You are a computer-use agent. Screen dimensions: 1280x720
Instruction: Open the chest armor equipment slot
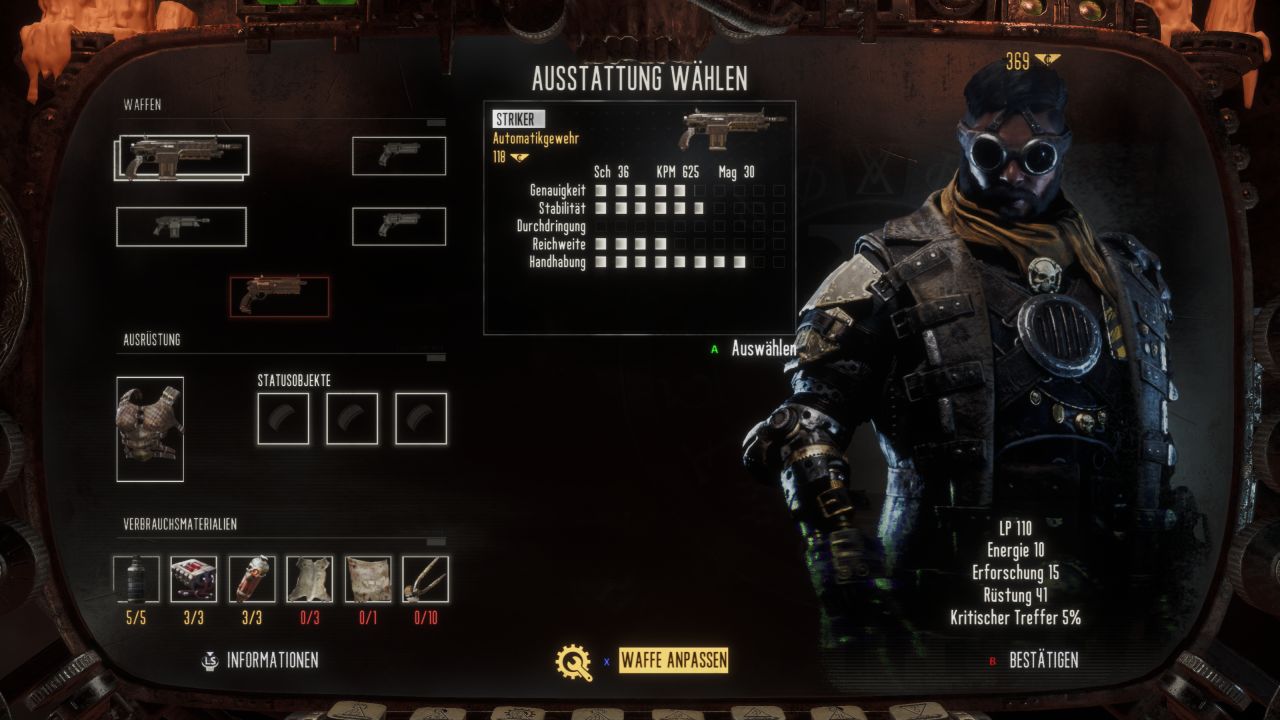click(x=150, y=429)
